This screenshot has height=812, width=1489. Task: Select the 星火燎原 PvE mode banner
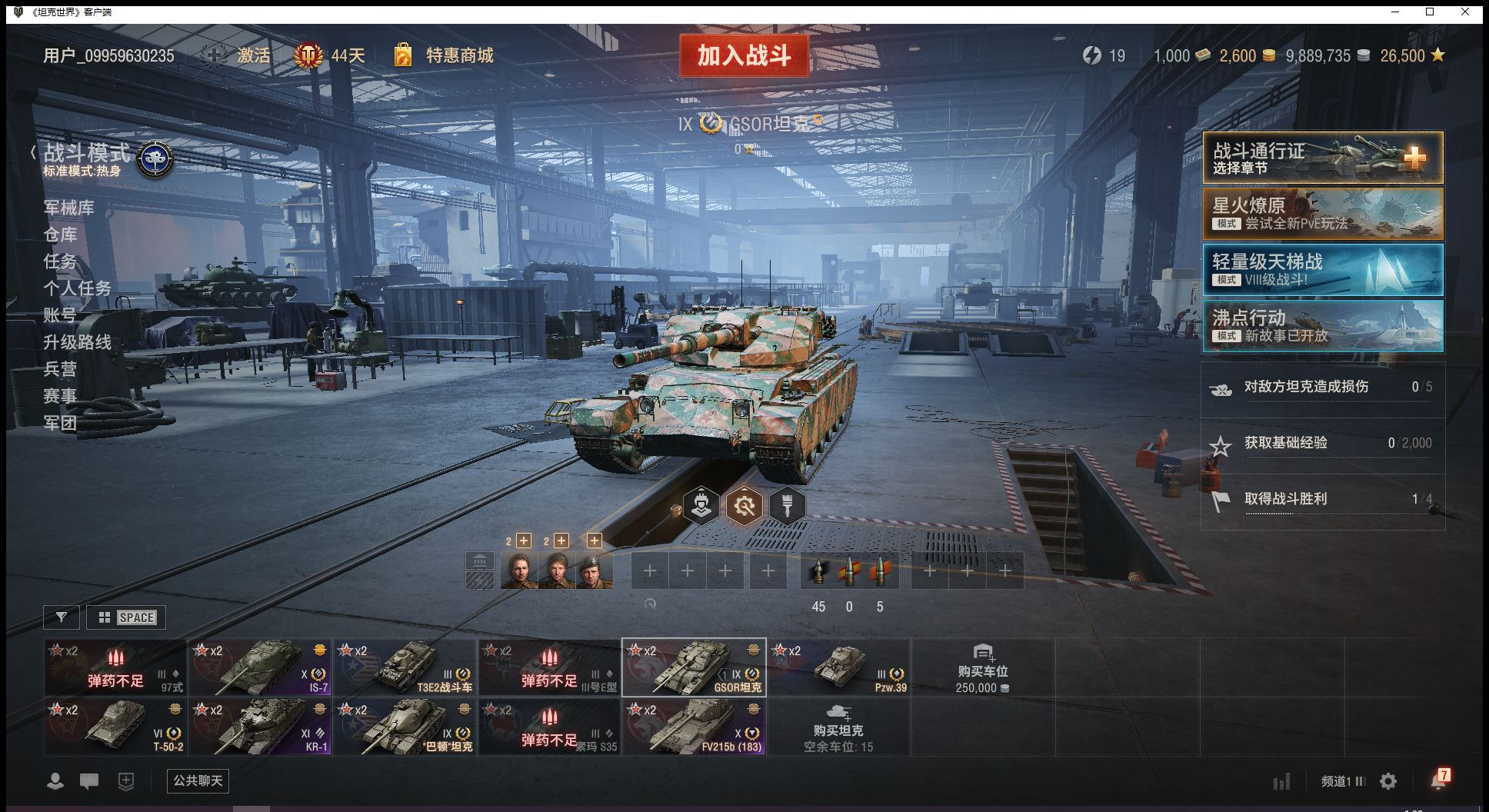[1322, 214]
